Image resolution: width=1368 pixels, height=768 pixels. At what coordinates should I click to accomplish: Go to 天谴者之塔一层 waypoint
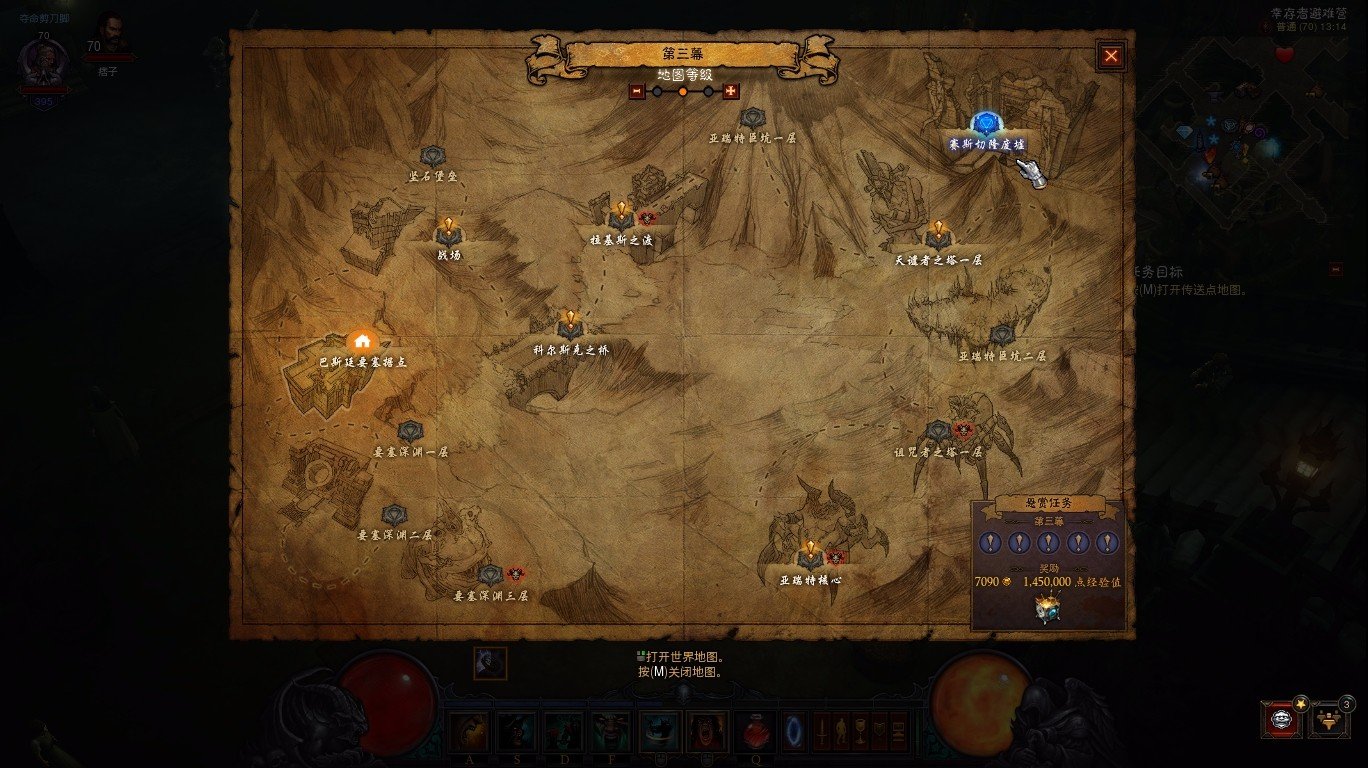tap(938, 237)
